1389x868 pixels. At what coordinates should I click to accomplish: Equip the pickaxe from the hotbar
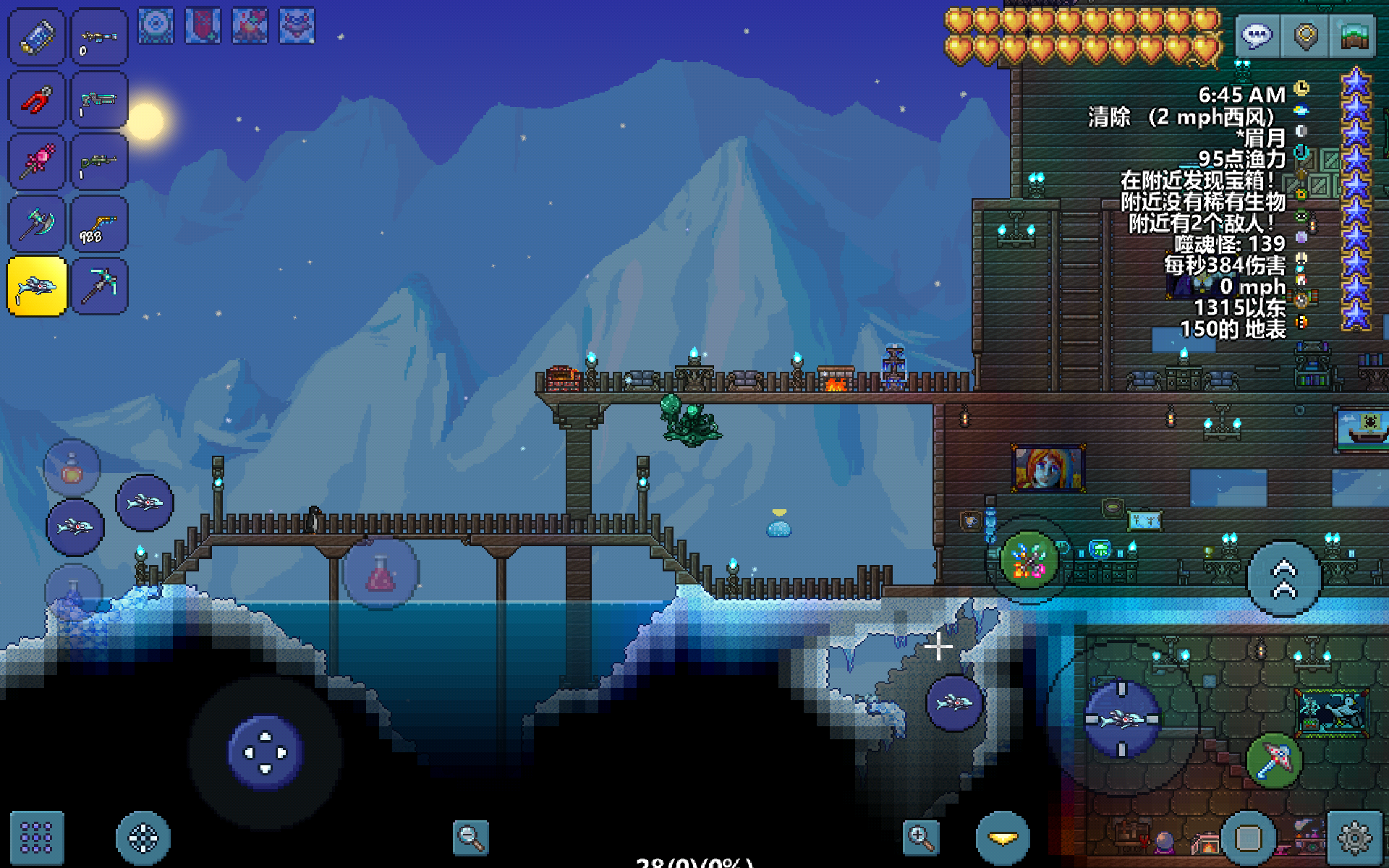[99, 286]
